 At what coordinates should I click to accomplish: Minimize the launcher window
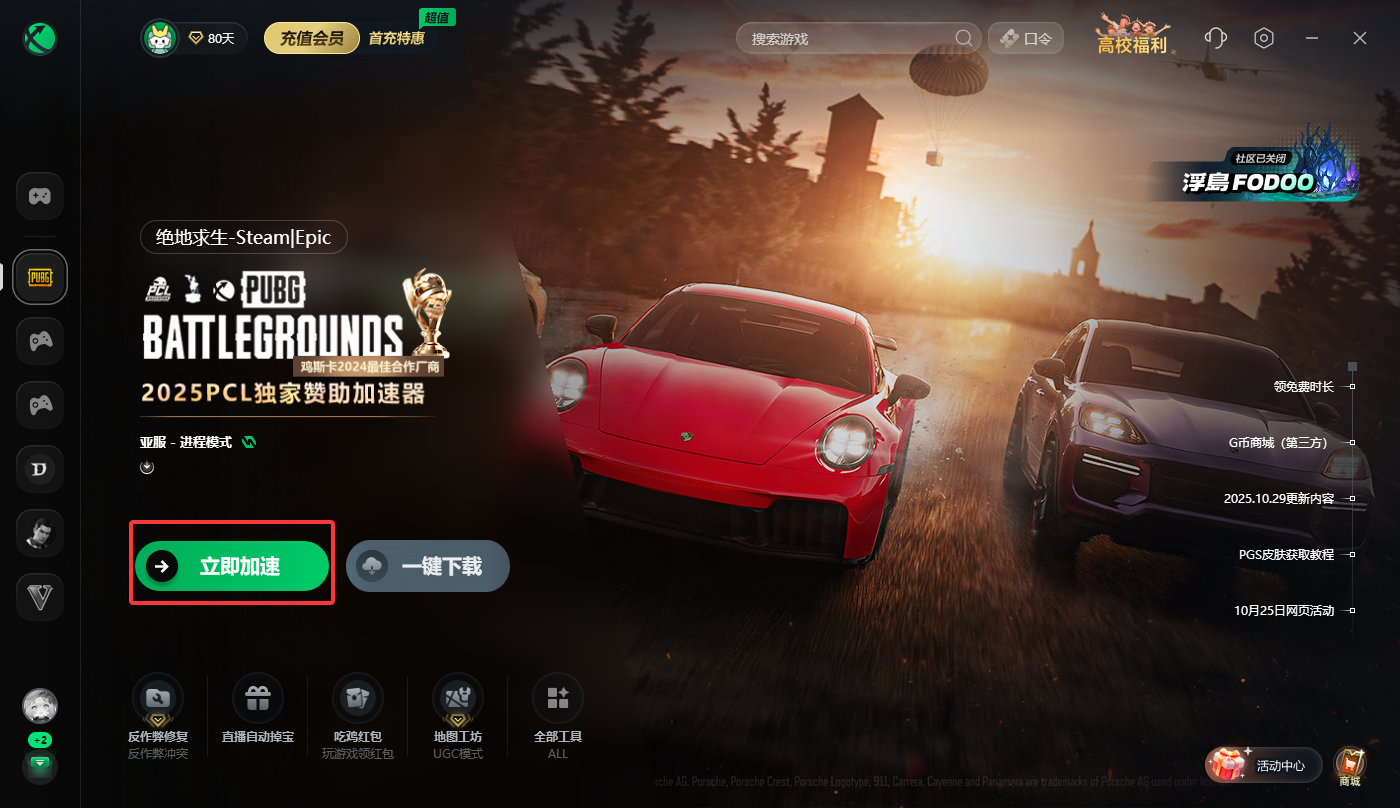tap(1312, 38)
